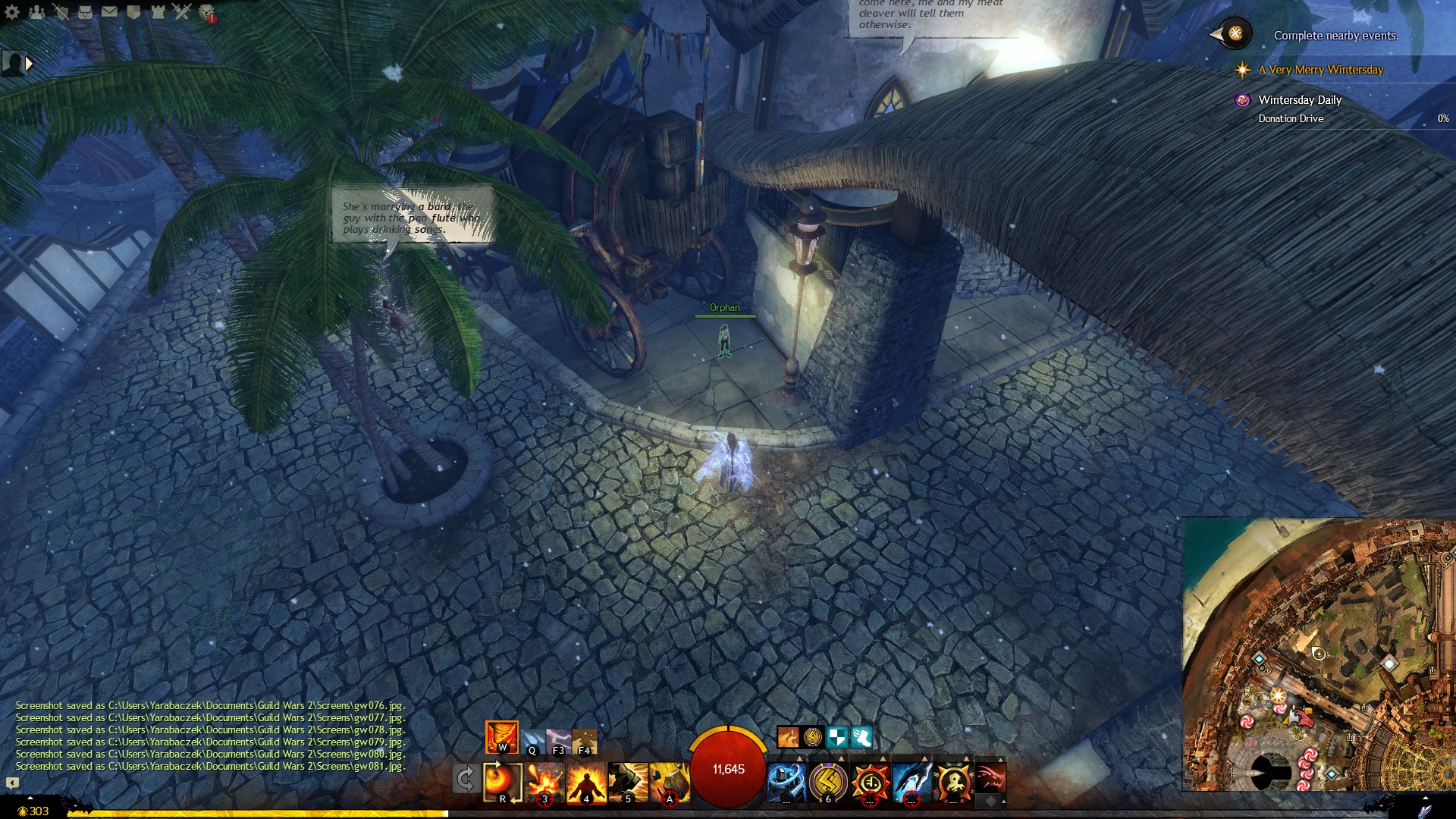1456x819 pixels.
Task: Open the inventory bag icon
Action: pos(85,12)
